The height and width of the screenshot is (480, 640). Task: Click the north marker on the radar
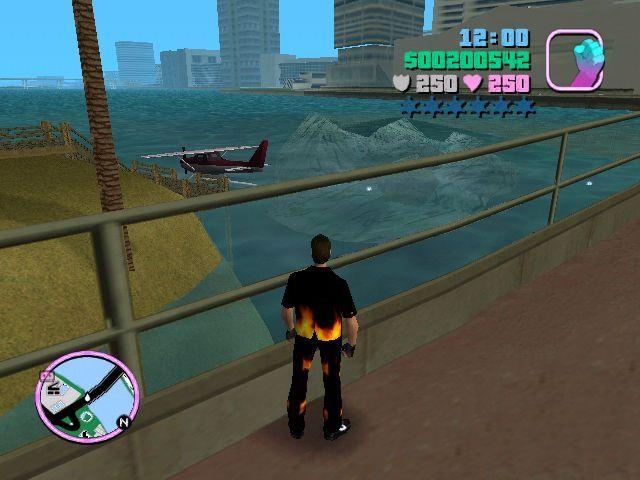click(x=123, y=421)
